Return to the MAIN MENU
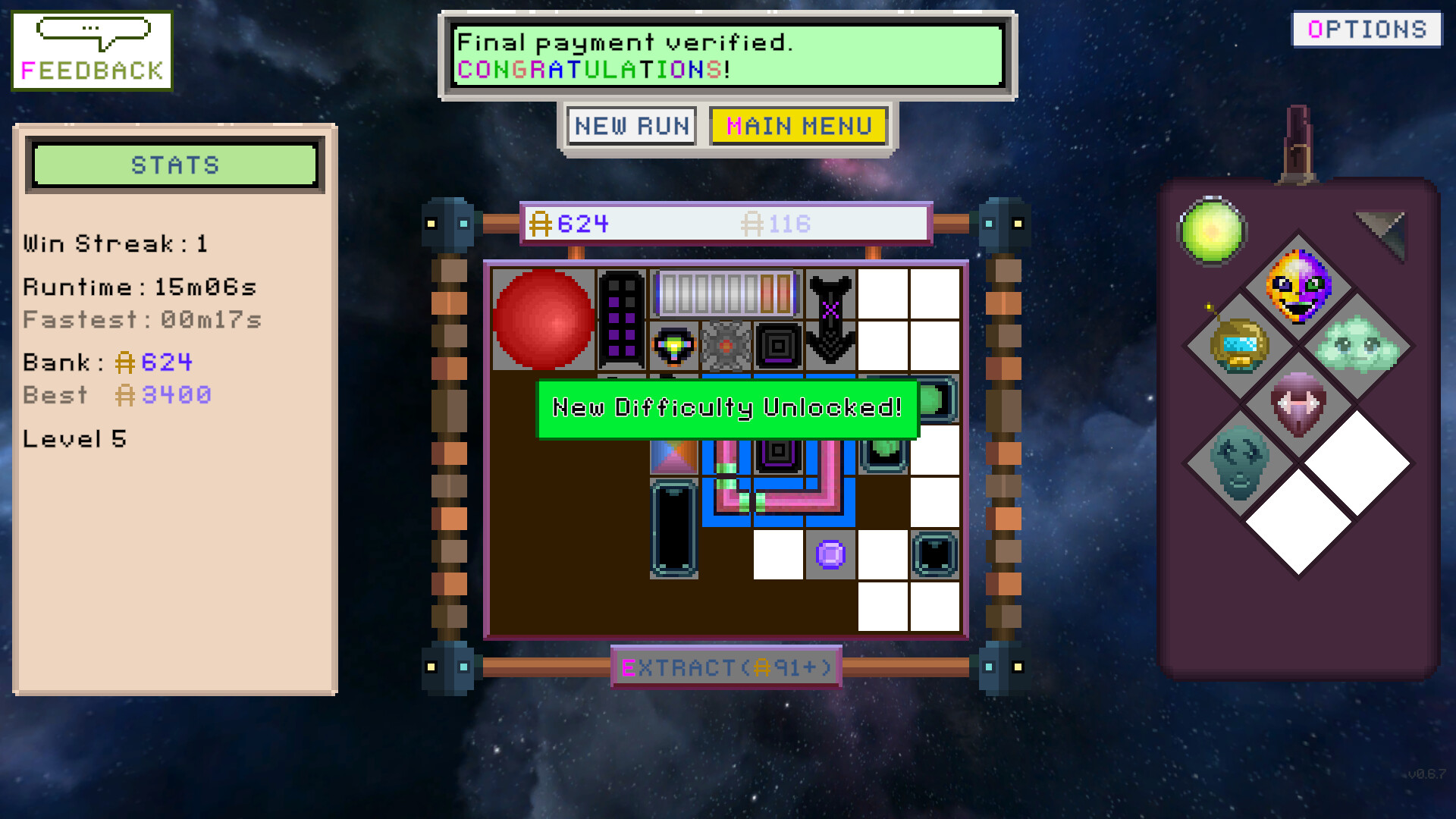Screen dimensions: 1456x819 point(798,125)
